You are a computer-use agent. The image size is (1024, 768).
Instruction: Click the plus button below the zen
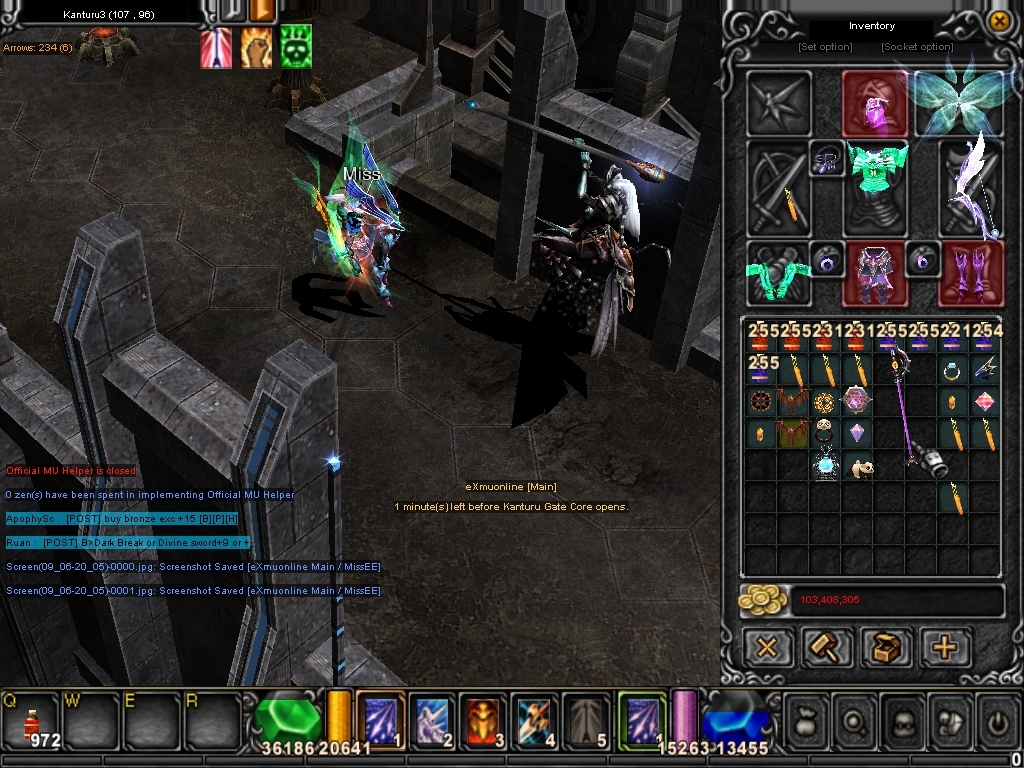tap(944, 647)
